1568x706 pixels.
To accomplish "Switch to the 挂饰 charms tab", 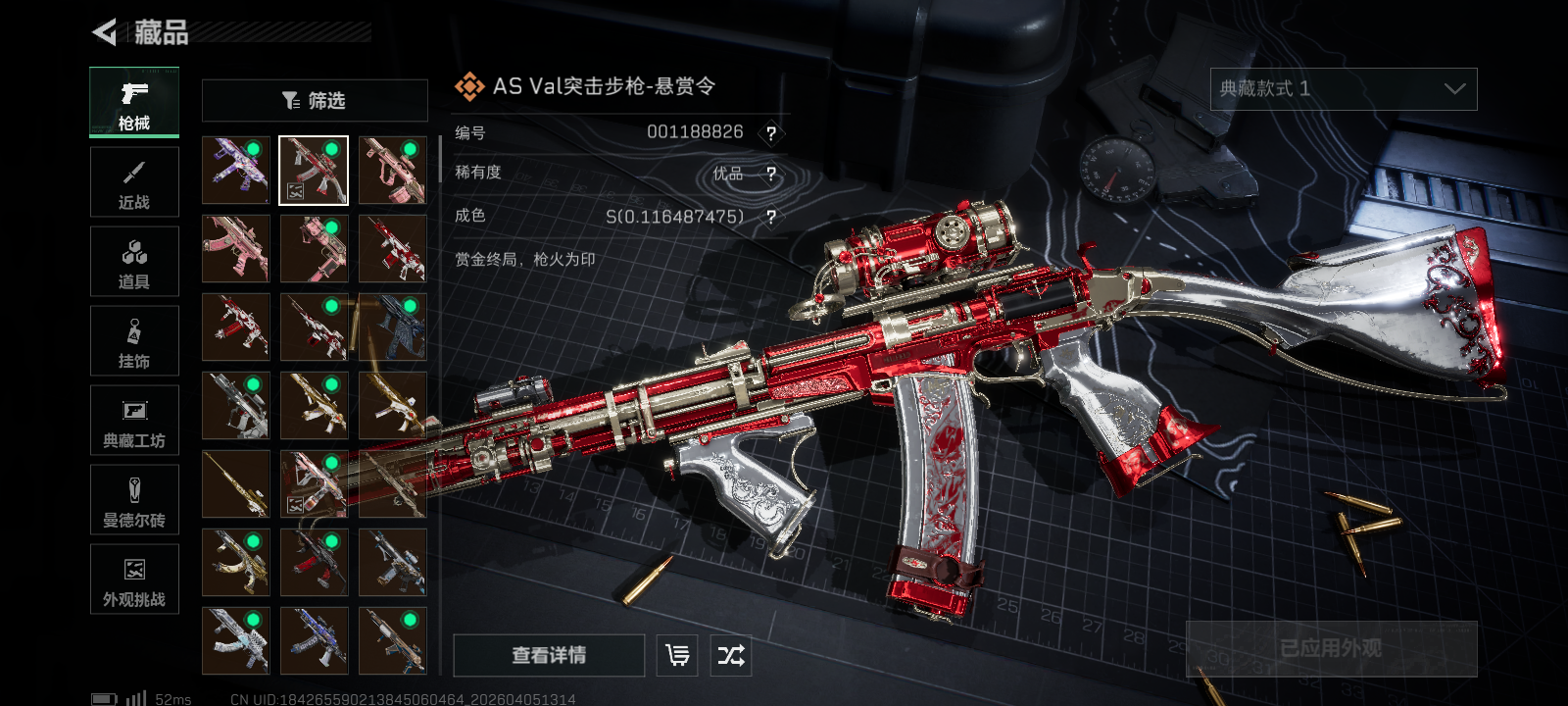I will tap(134, 341).
